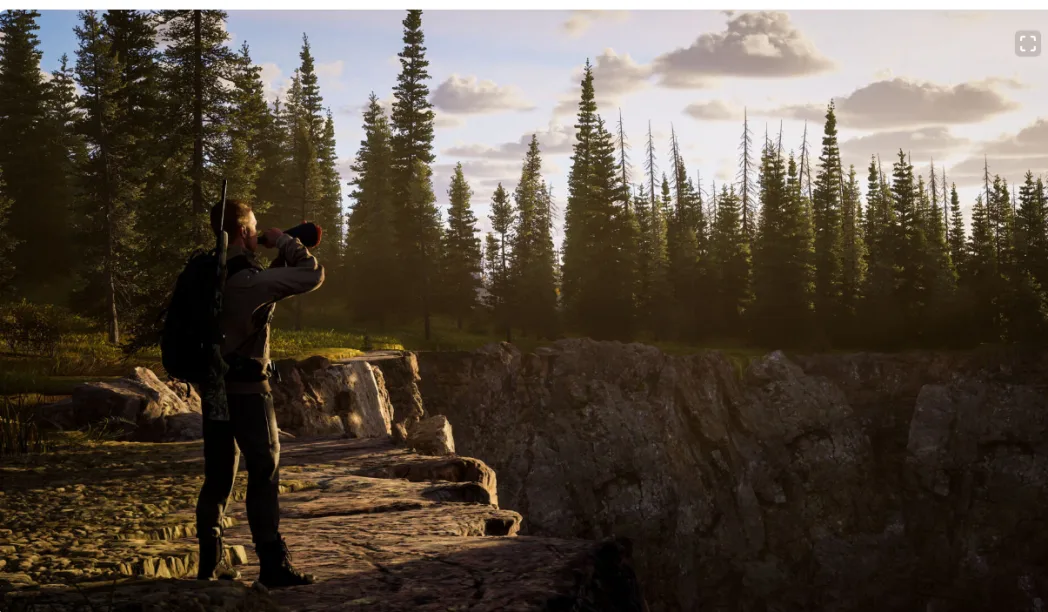Expand the image to fullscreen view

click(1027, 43)
